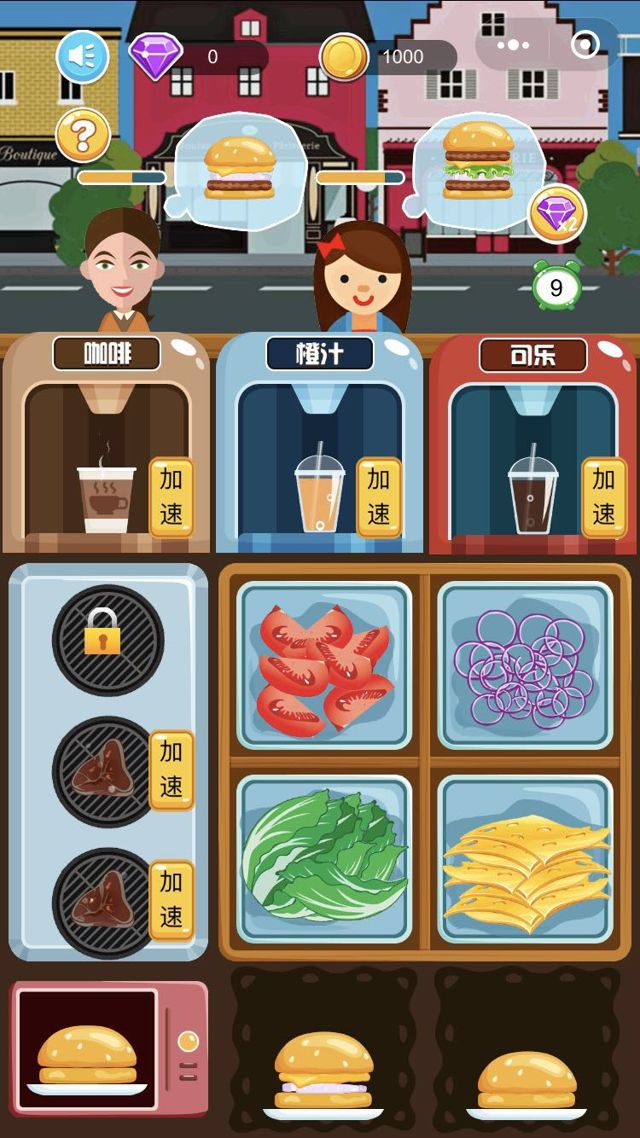Speed up the coffee machine

(x=170, y=497)
